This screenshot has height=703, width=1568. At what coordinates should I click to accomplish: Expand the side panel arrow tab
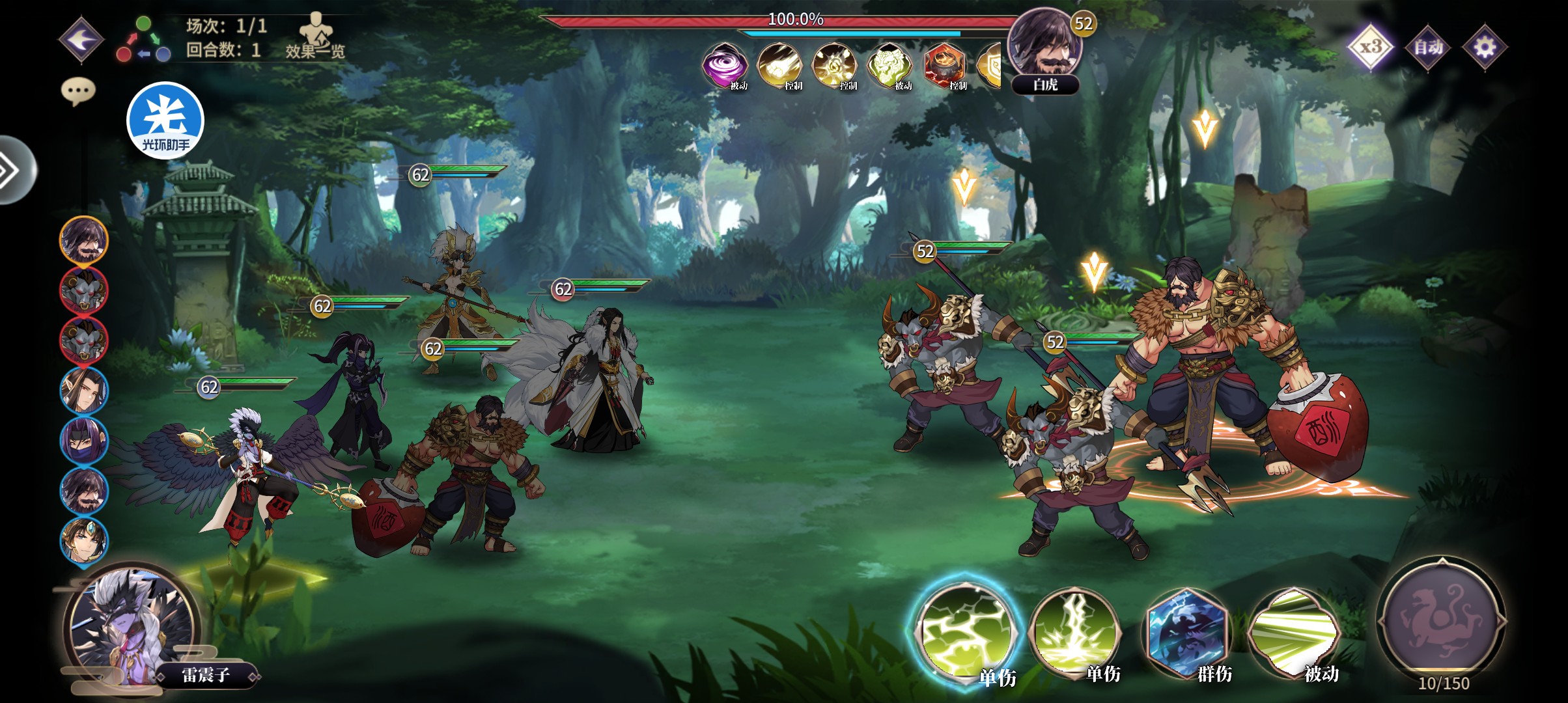coord(13,170)
